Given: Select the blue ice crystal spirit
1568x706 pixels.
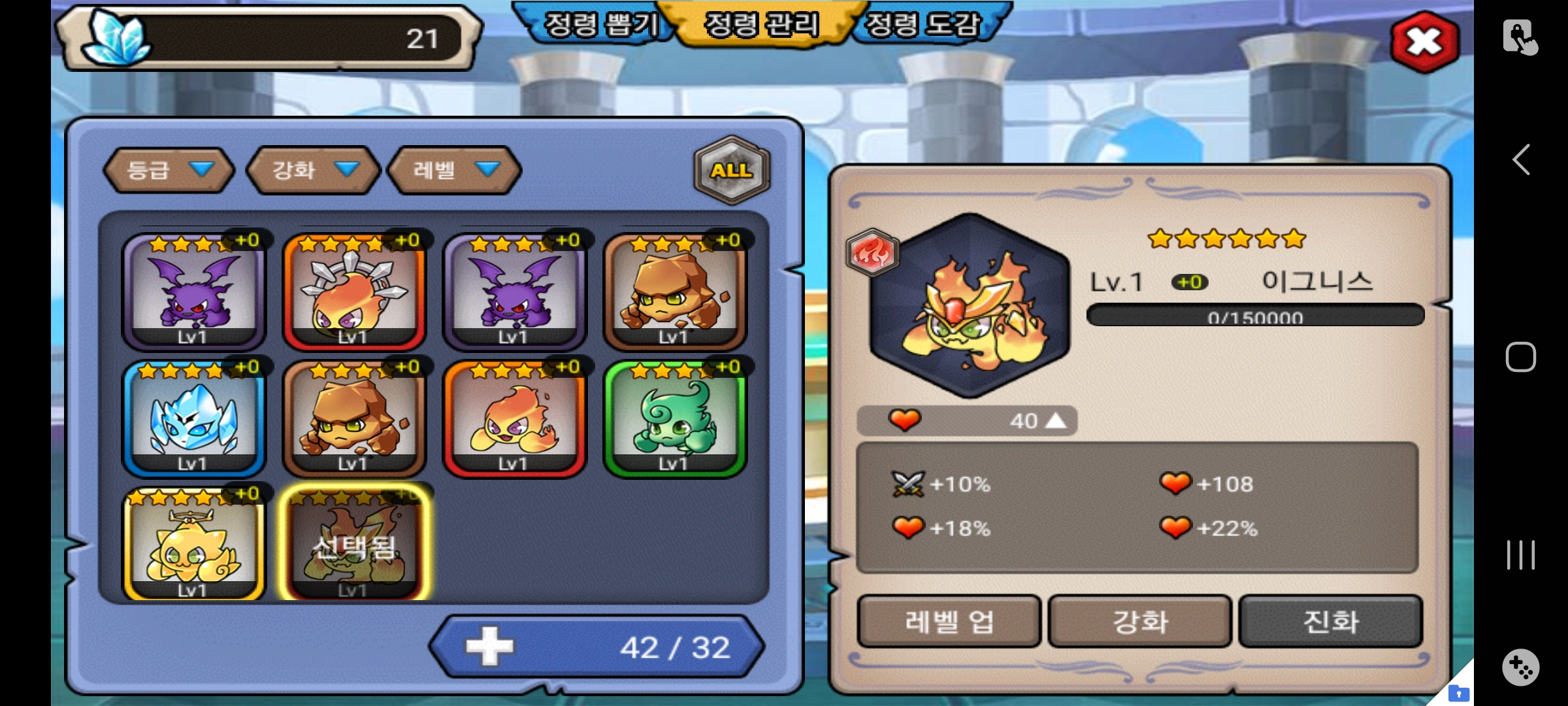Looking at the screenshot, I should [x=193, y=418].
